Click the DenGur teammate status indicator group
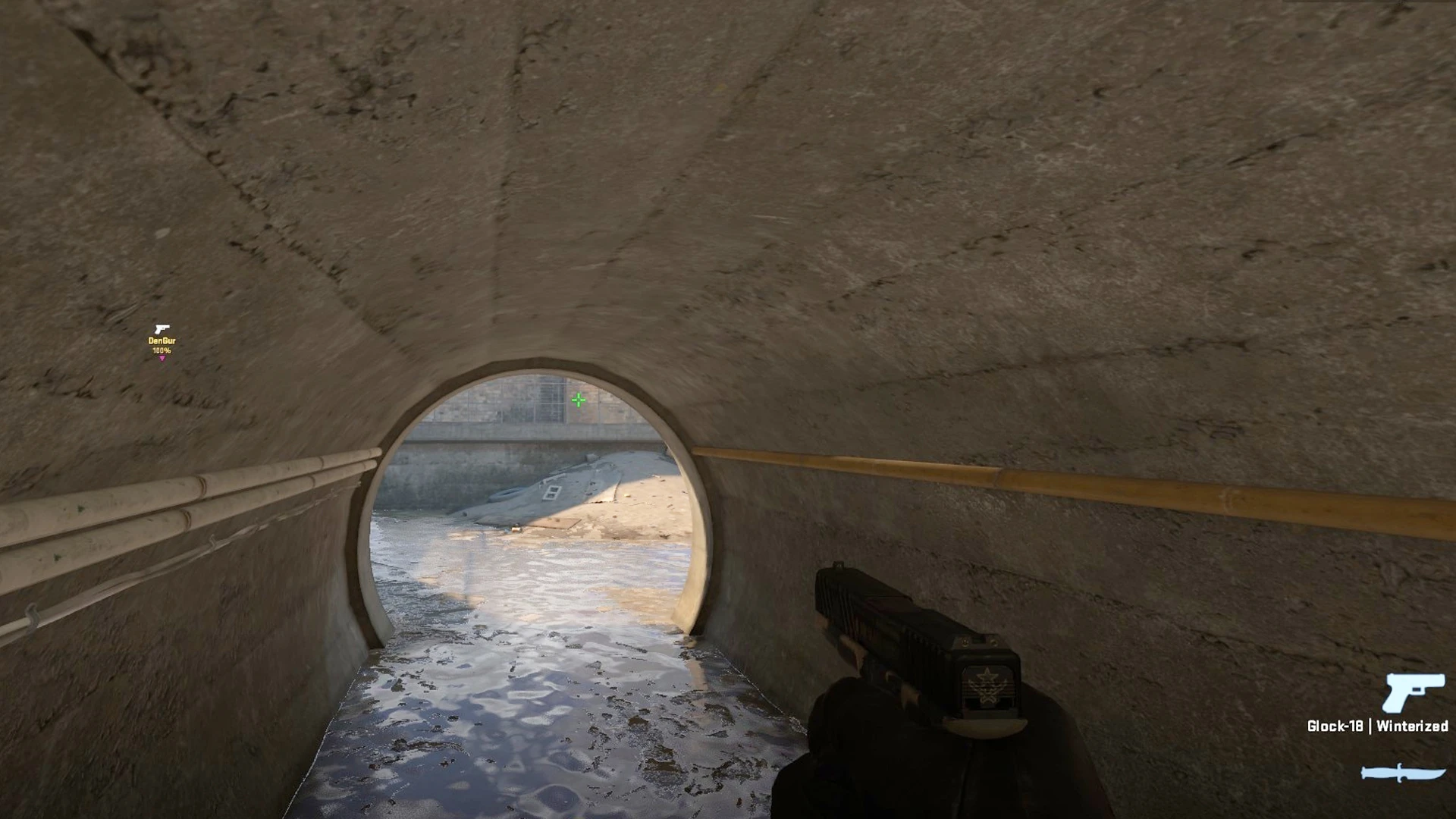The image size is (1456, 819). click(162, 341)
